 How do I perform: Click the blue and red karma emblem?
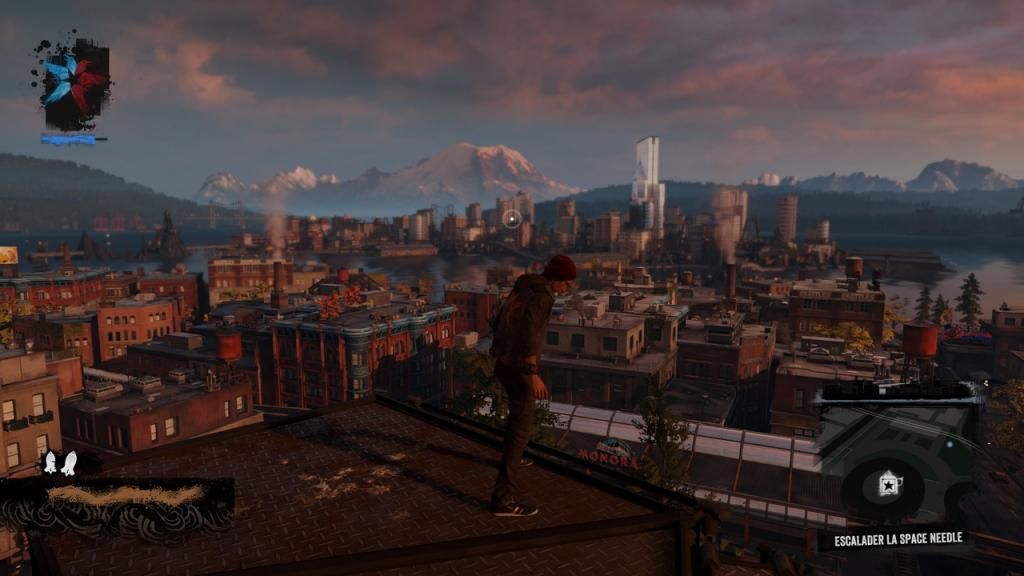point(74,85)
